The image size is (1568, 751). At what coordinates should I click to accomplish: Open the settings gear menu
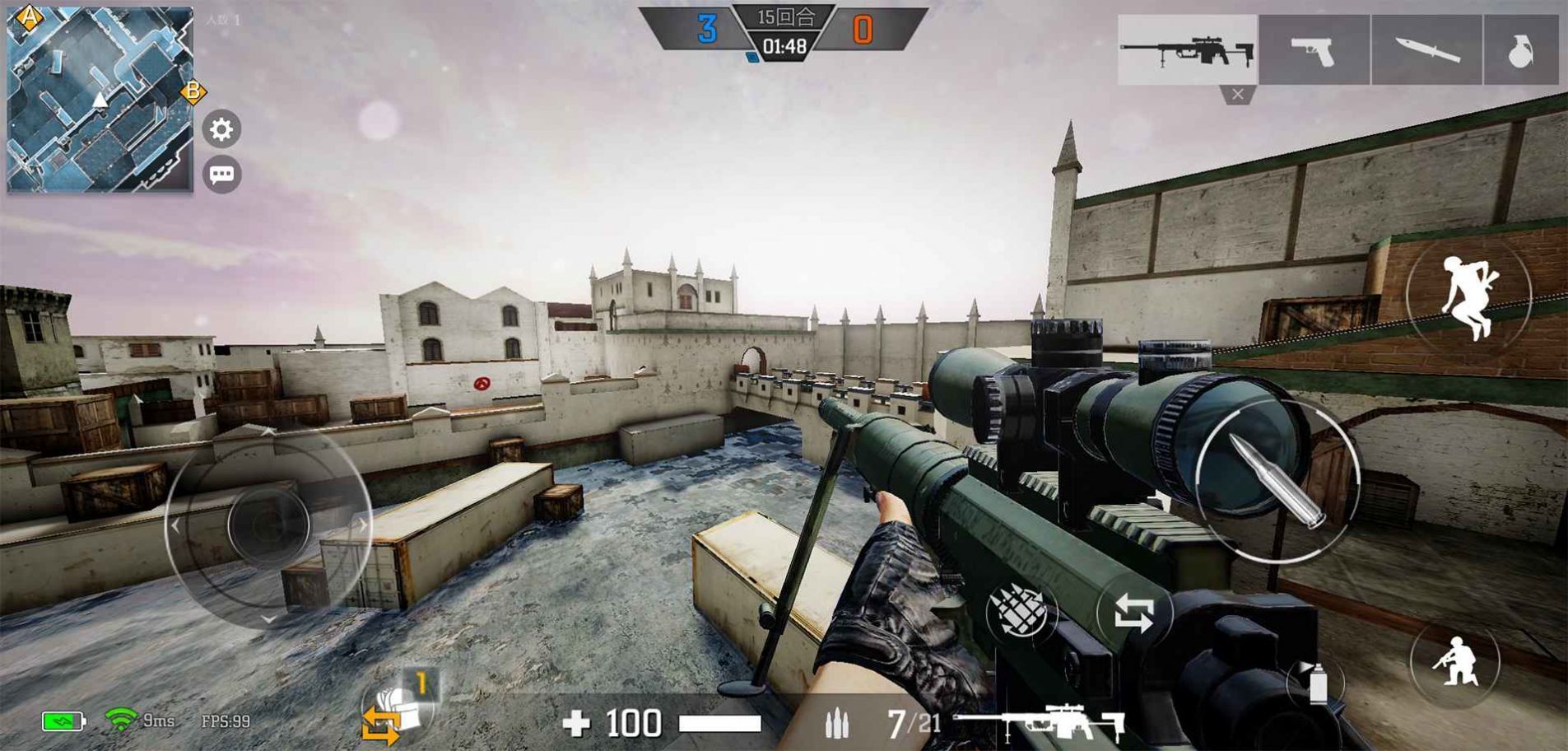point(221,129)
